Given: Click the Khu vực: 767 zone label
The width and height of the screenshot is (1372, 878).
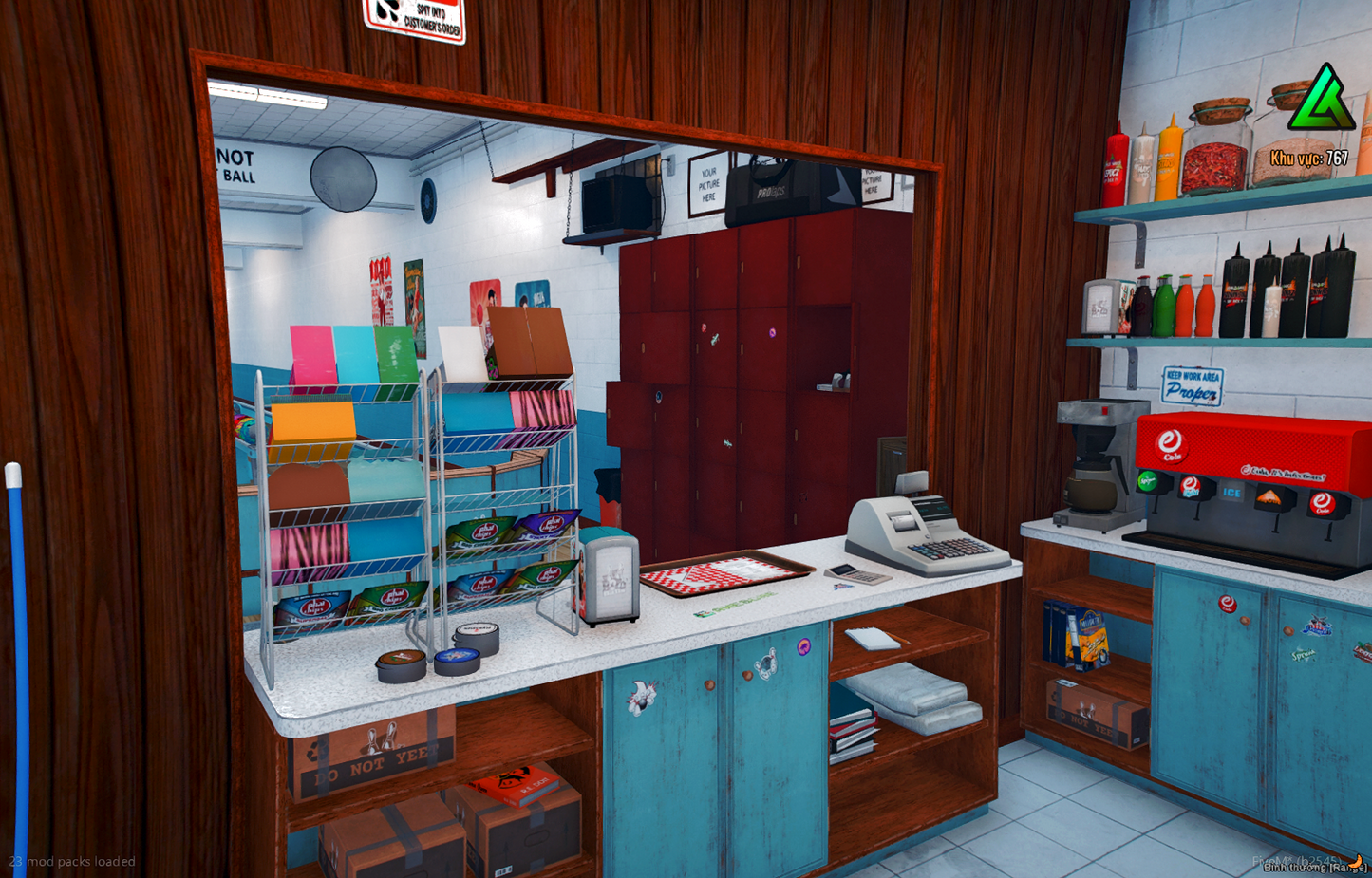Looking at the screenshot, I should 1311,159.
